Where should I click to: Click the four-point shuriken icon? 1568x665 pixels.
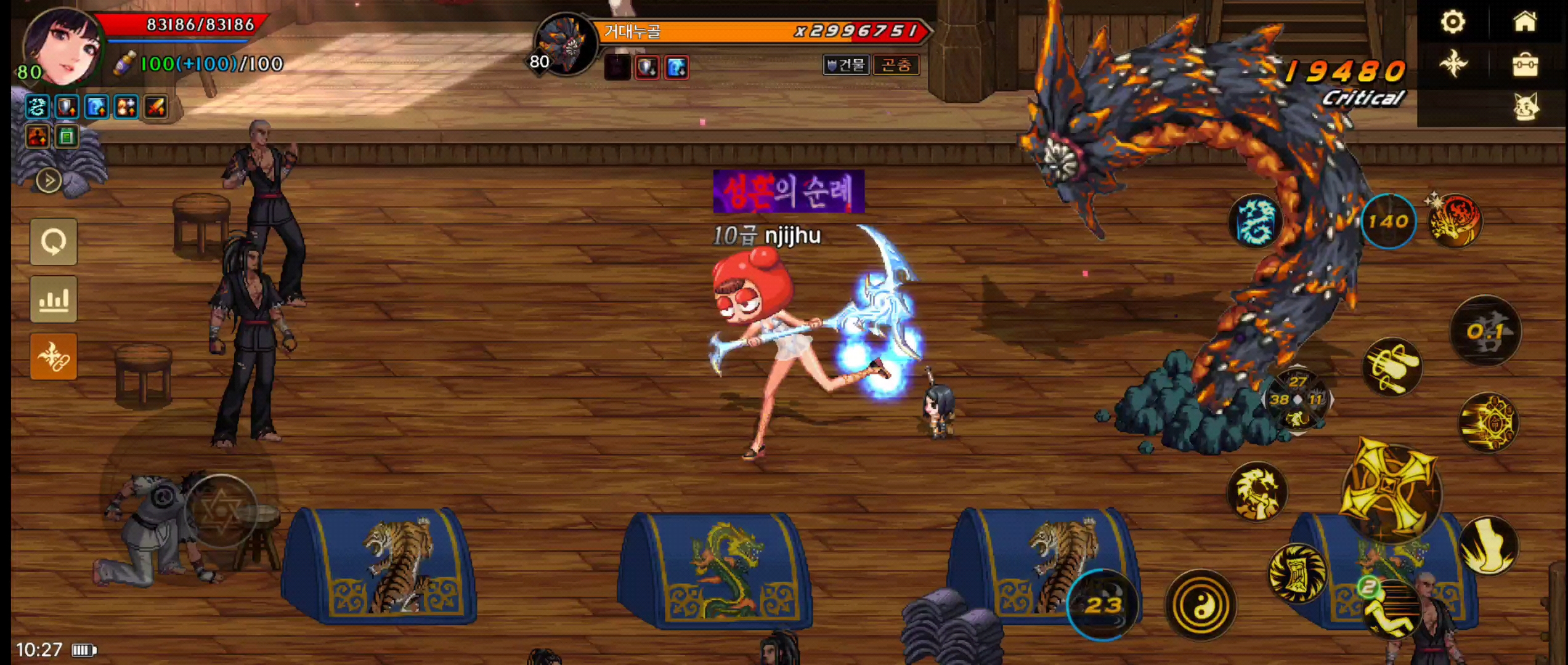1453,65
